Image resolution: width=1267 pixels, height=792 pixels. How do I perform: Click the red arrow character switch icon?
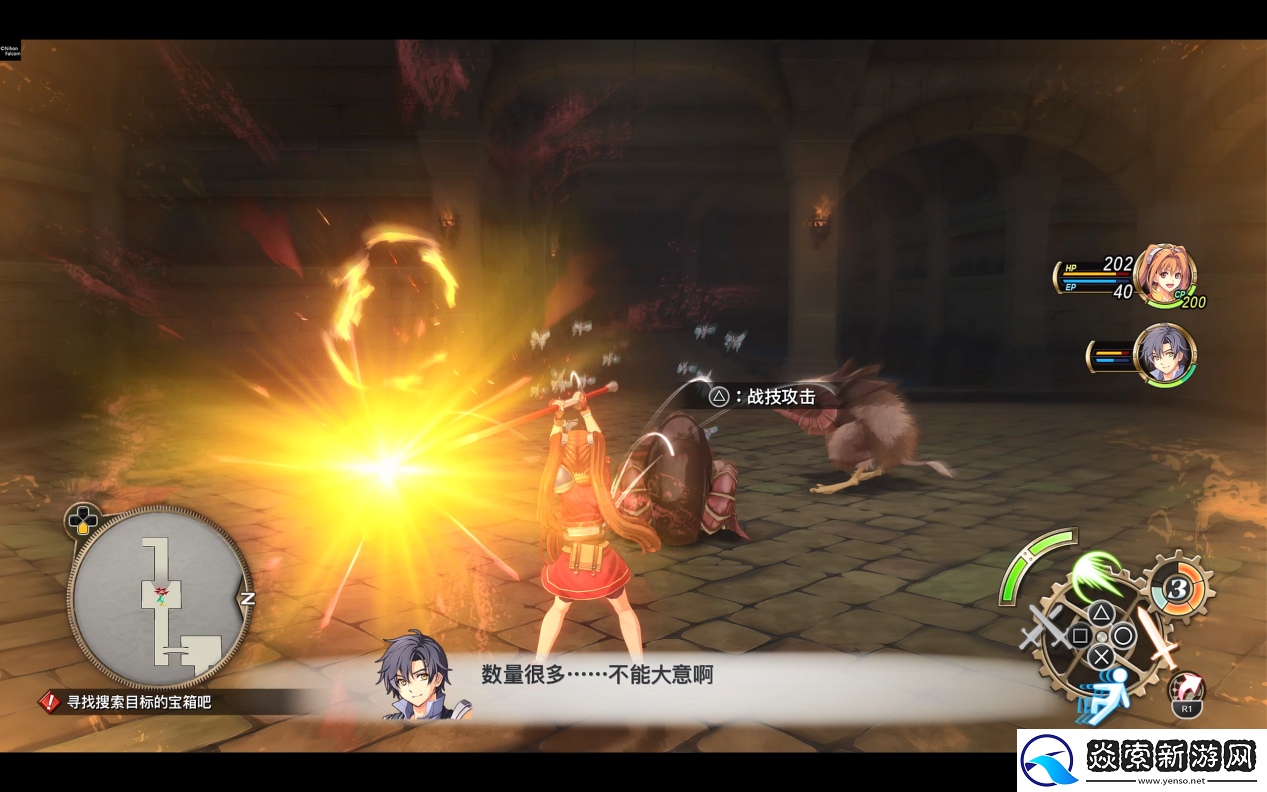tap(1187, 690)
